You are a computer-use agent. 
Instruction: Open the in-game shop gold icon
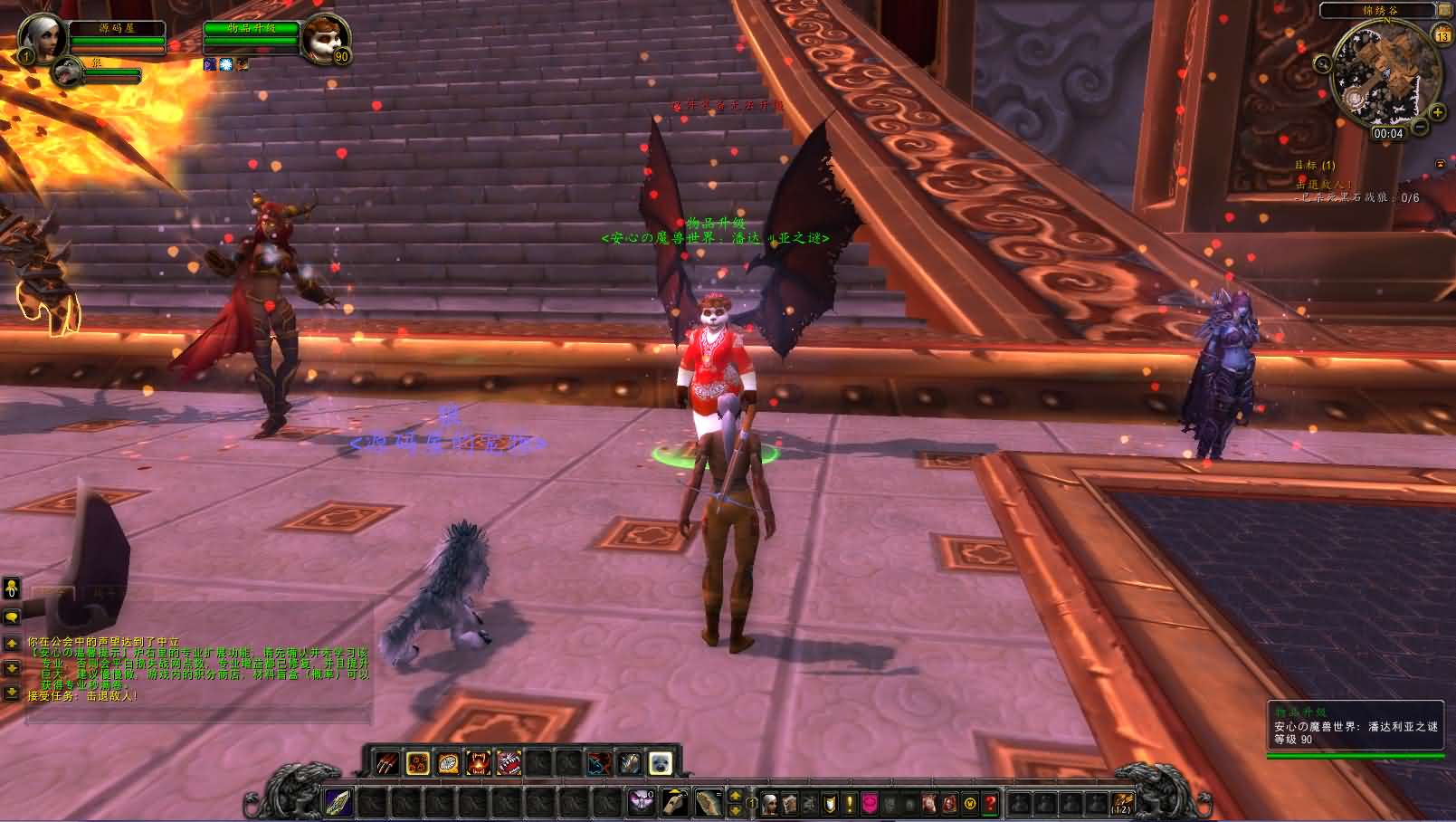click(969, 804)
